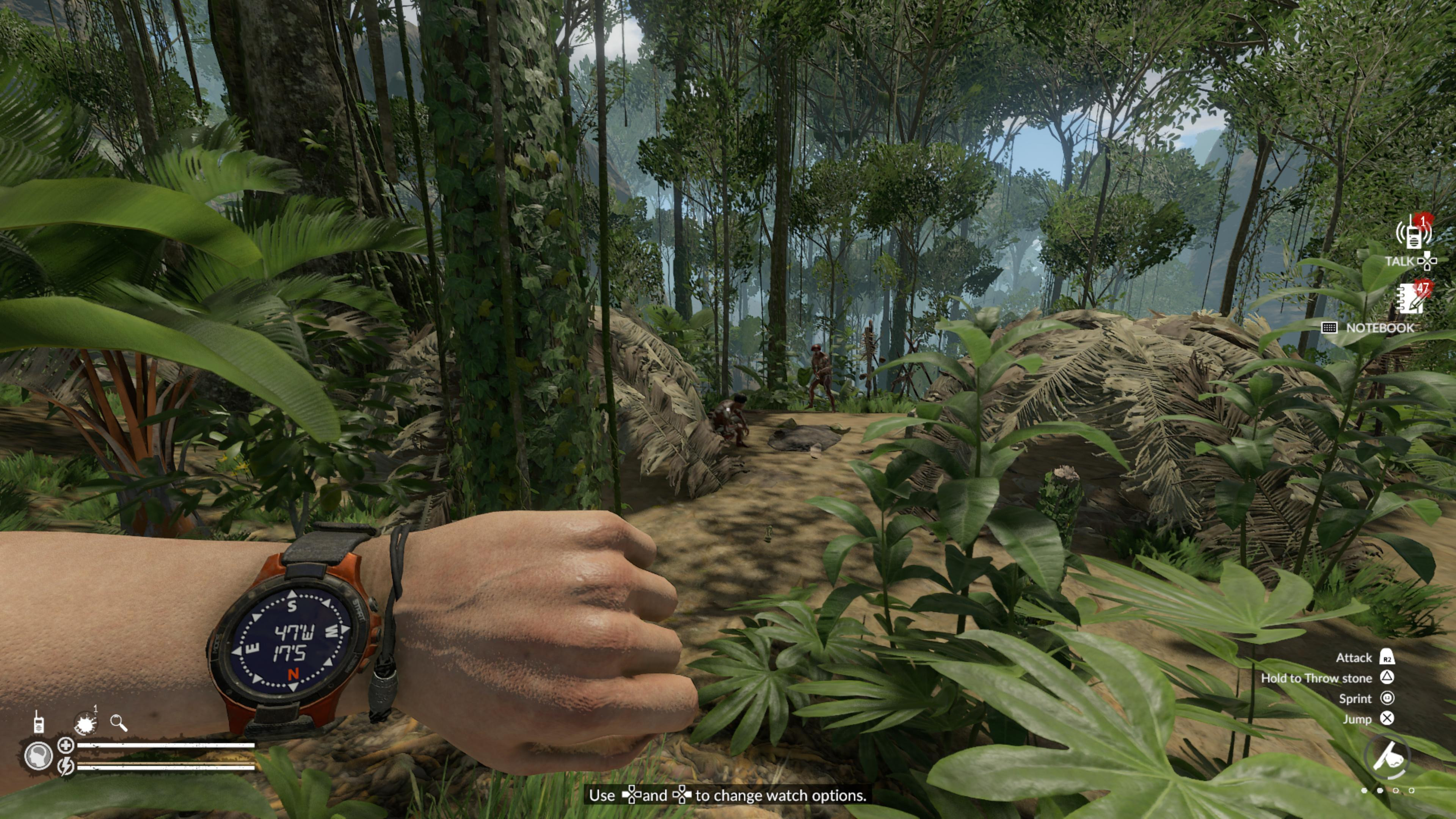Click the energy lightning bolt icon

(66, 766)
